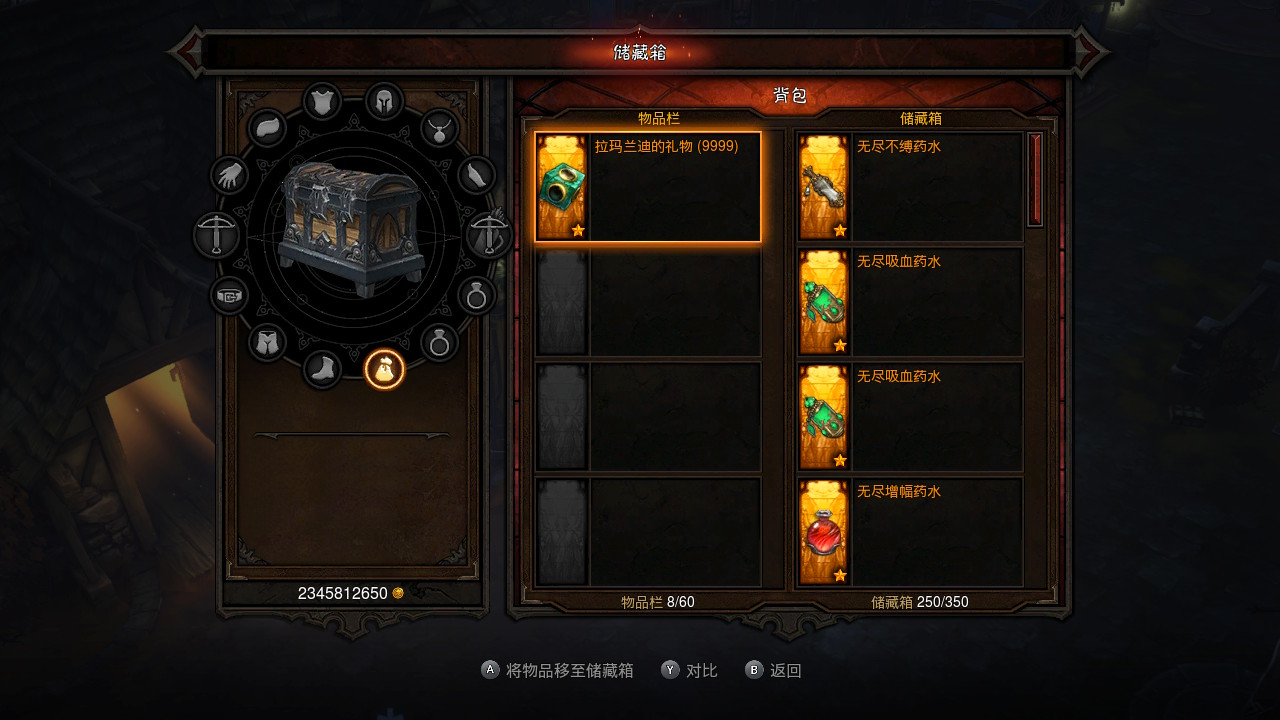Open the gloves equipment slot
Image resolution: width=1280 pixels, height=720 pixels.
[230, 176]
